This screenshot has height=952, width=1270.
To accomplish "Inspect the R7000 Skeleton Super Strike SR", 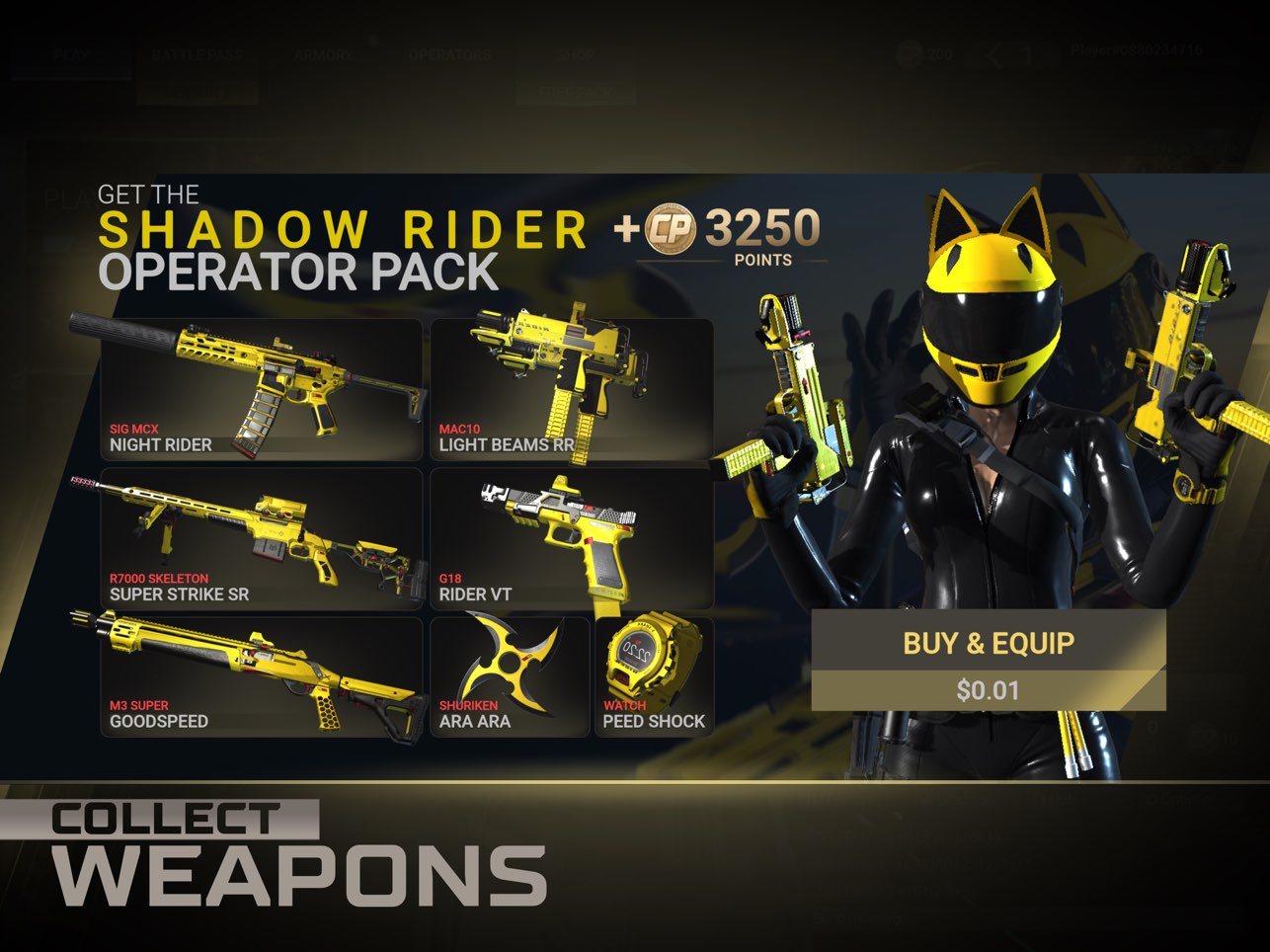I will (262, 539).
